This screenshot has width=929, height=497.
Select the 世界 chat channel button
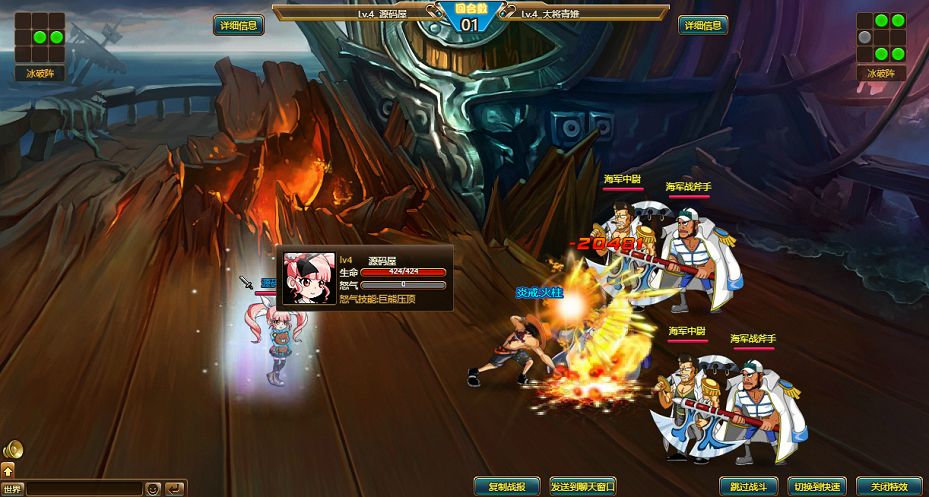point(13,489)
